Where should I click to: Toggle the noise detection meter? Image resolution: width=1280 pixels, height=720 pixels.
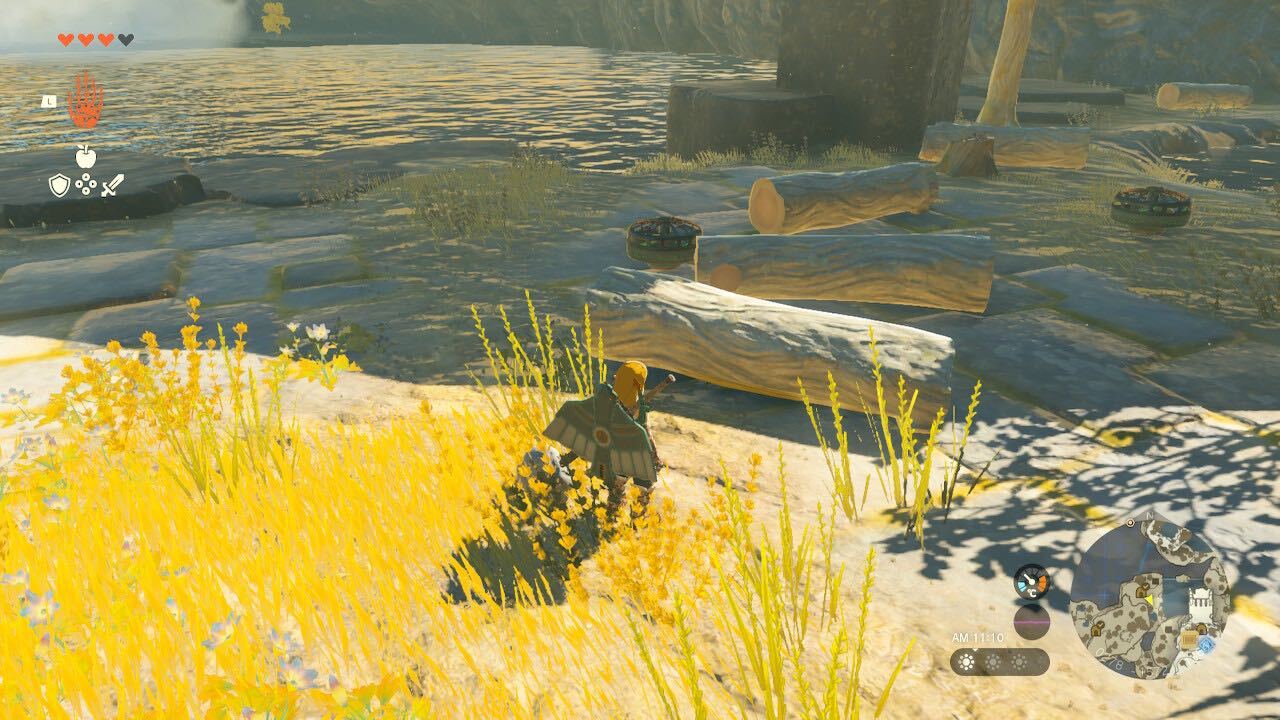1031,620
